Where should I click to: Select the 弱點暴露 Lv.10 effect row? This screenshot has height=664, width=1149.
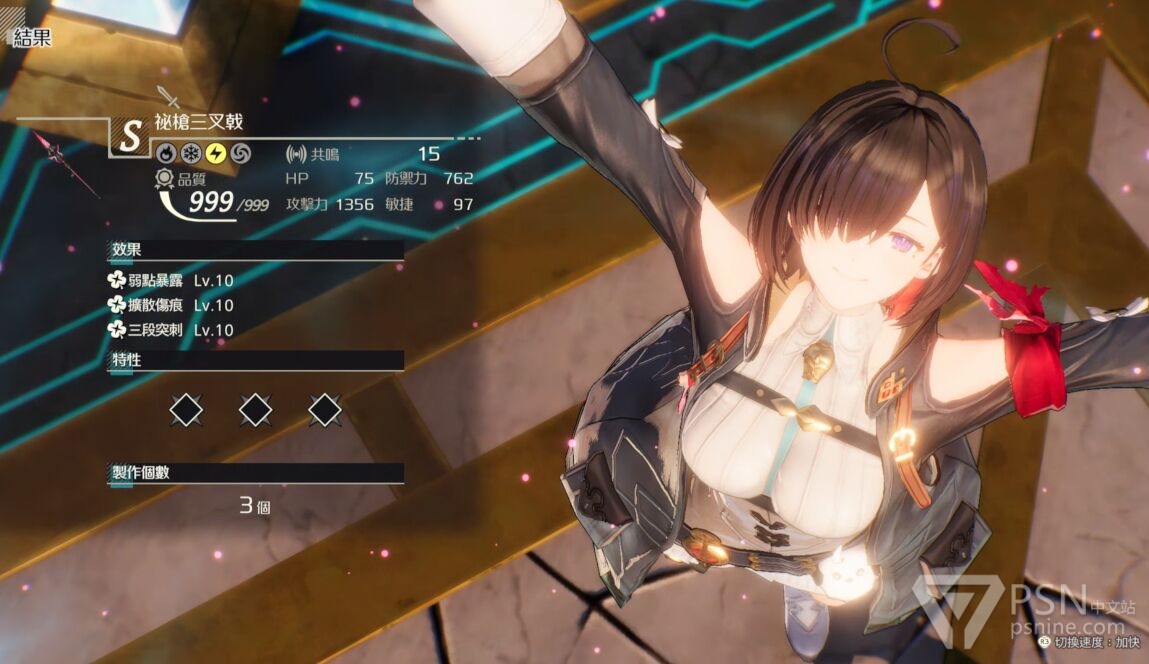(170, 281)
